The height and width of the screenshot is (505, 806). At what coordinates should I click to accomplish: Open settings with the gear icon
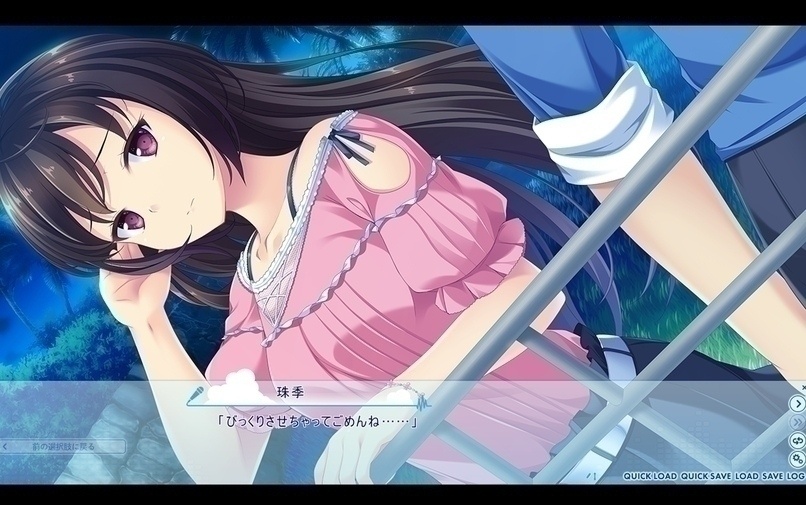pyautogui.click(x=797, y=459)
